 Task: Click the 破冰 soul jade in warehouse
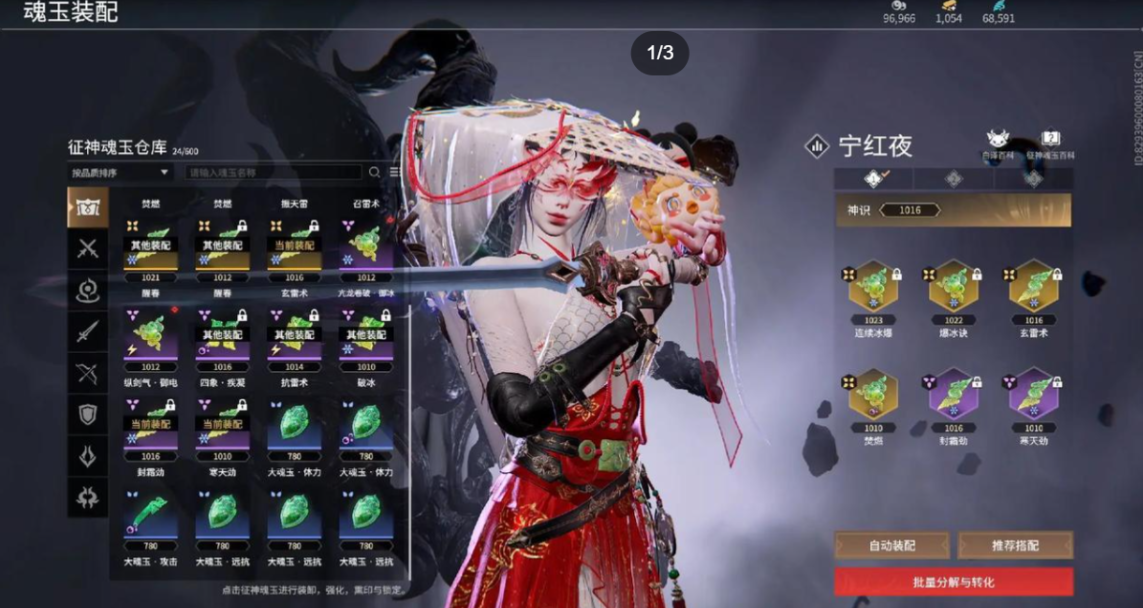tap(365, 332)
